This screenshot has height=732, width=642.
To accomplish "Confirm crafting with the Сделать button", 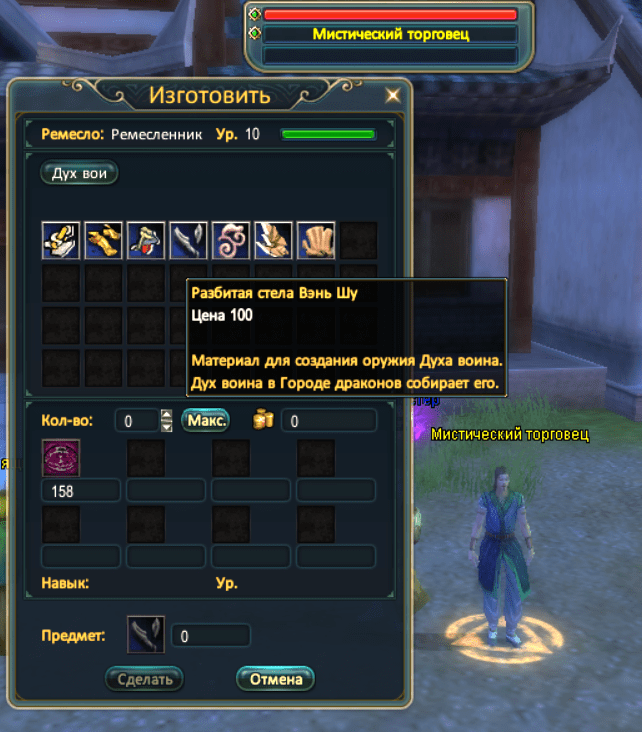I will pos(144,679).
